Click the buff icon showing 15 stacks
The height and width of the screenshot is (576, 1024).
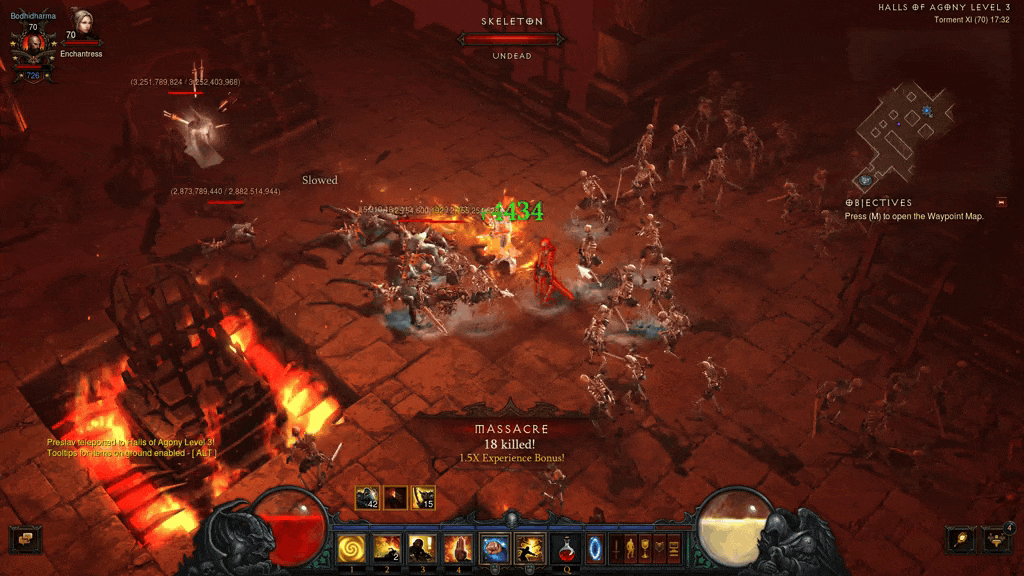424,497
